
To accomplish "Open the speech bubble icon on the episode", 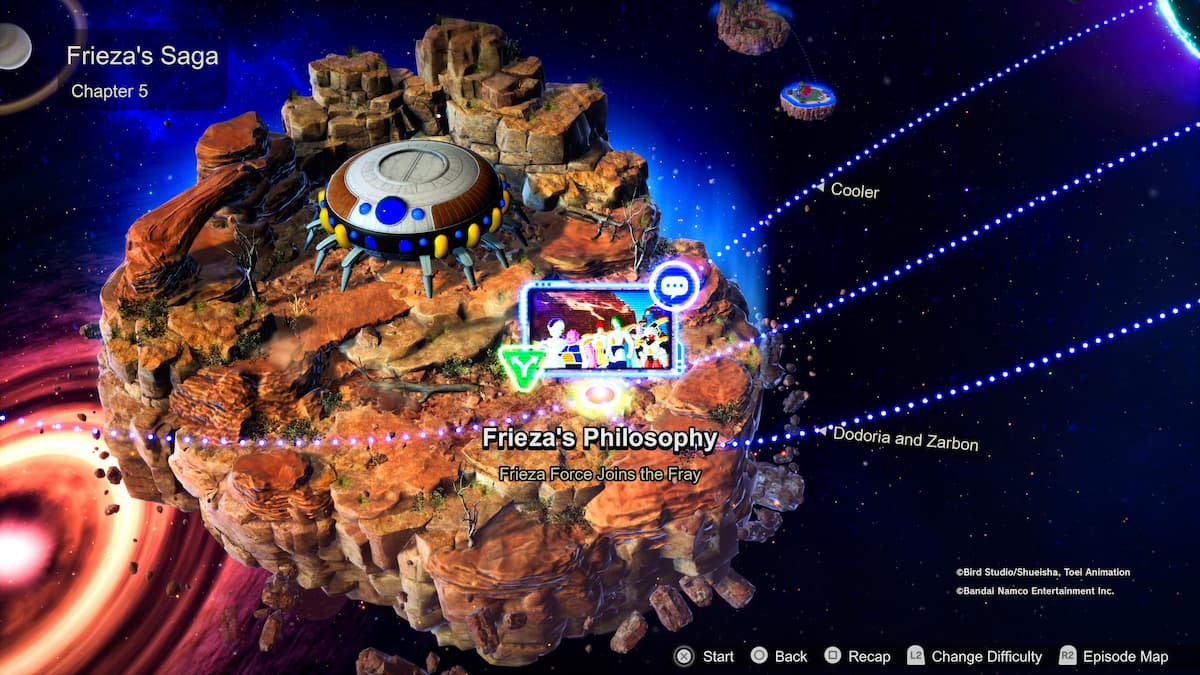I will [673, 285].
